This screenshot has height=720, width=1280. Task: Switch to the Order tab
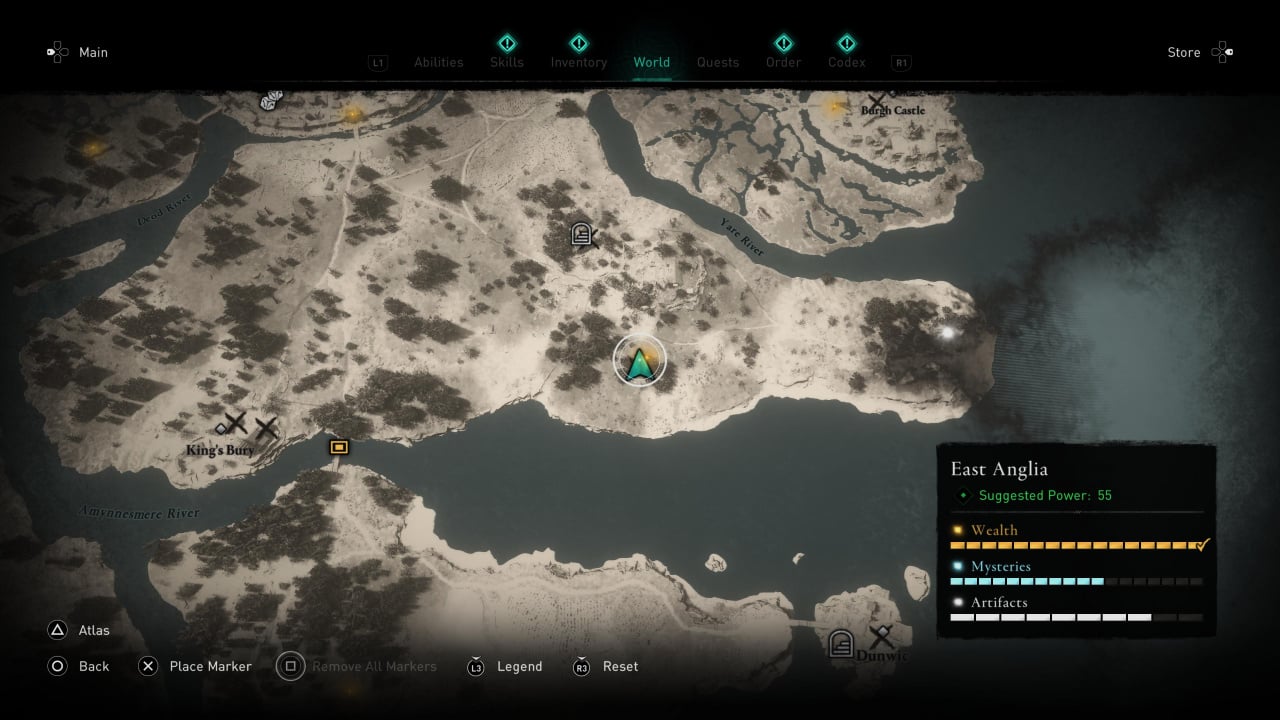[783, 62]
